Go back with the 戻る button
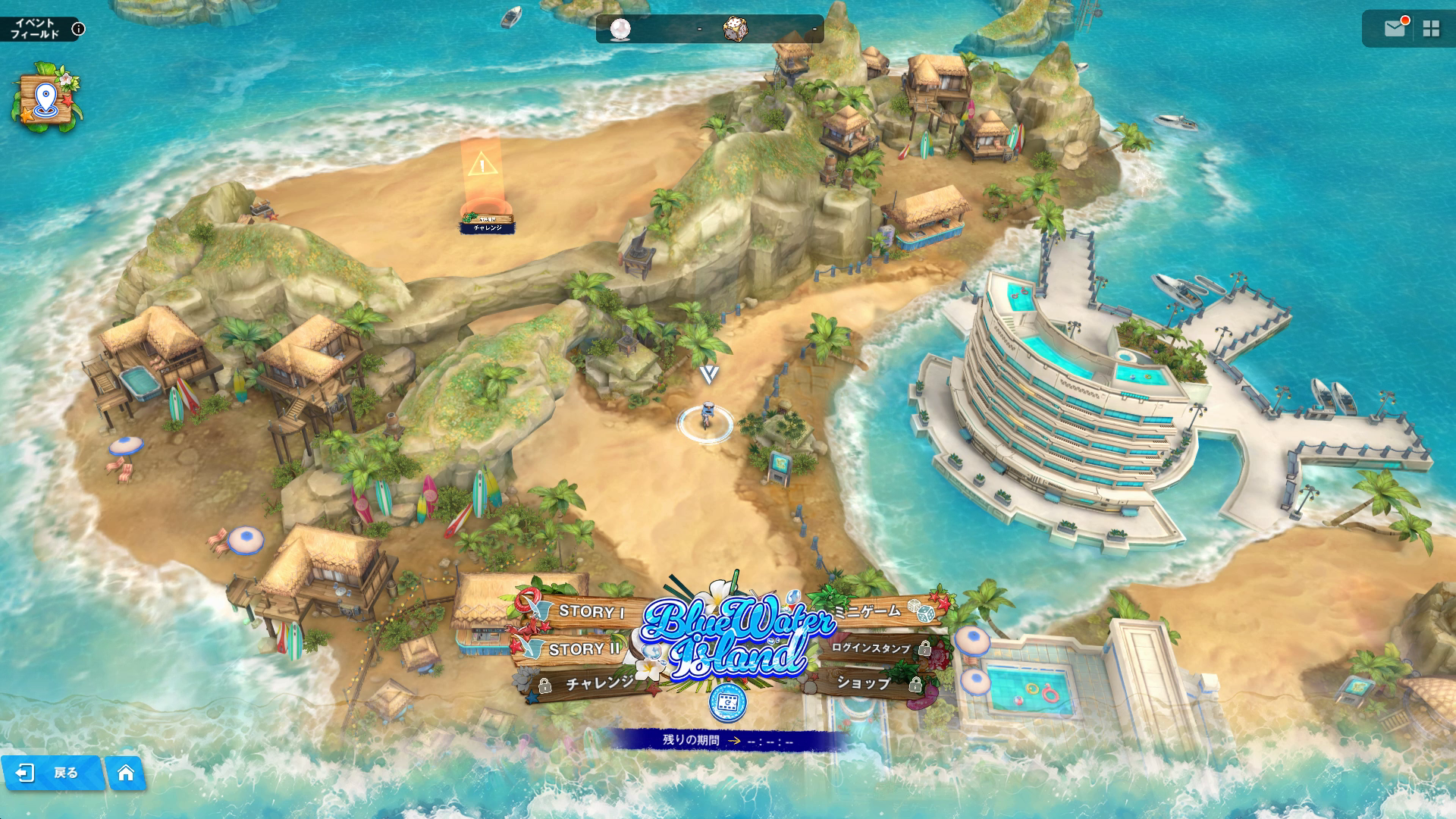 pos(52,773)
